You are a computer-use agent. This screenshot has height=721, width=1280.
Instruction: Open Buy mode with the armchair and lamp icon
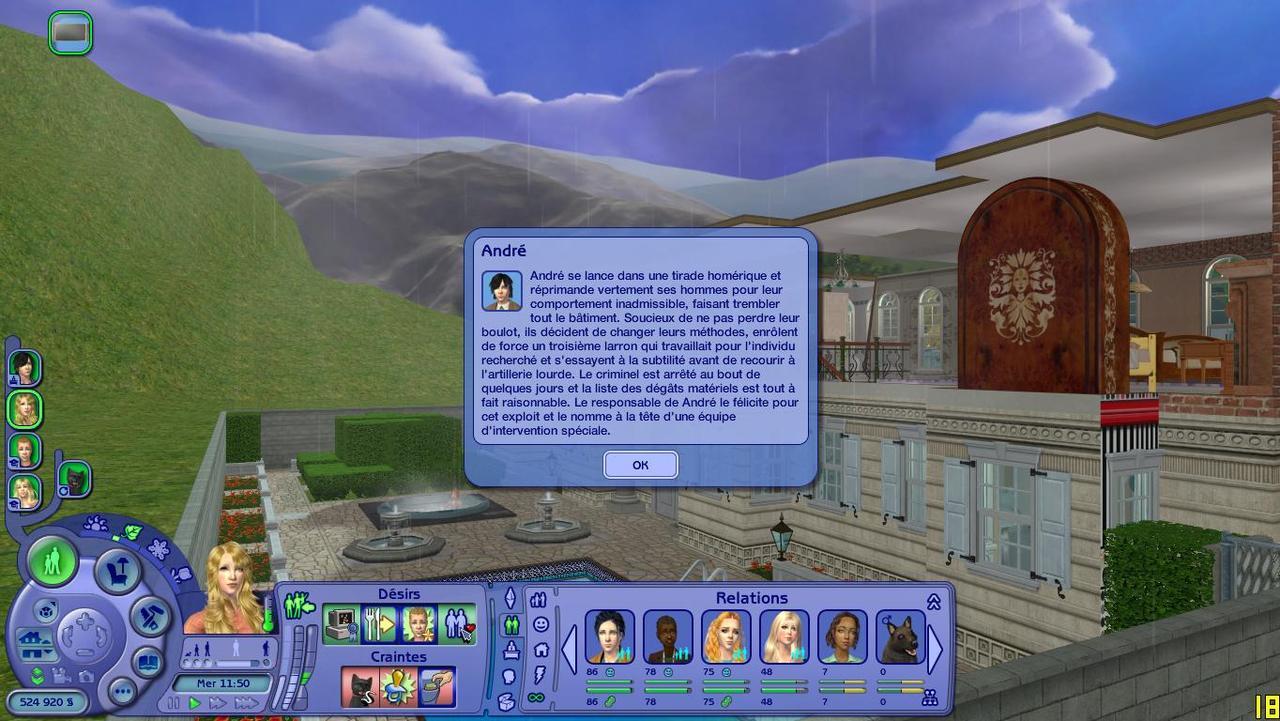pyautogui.click(x=118, y=572)
